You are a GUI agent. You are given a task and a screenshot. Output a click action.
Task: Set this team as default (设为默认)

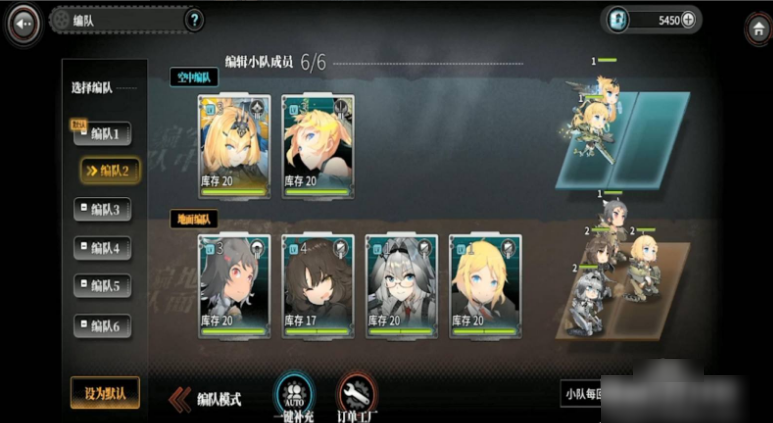[104, 392]
